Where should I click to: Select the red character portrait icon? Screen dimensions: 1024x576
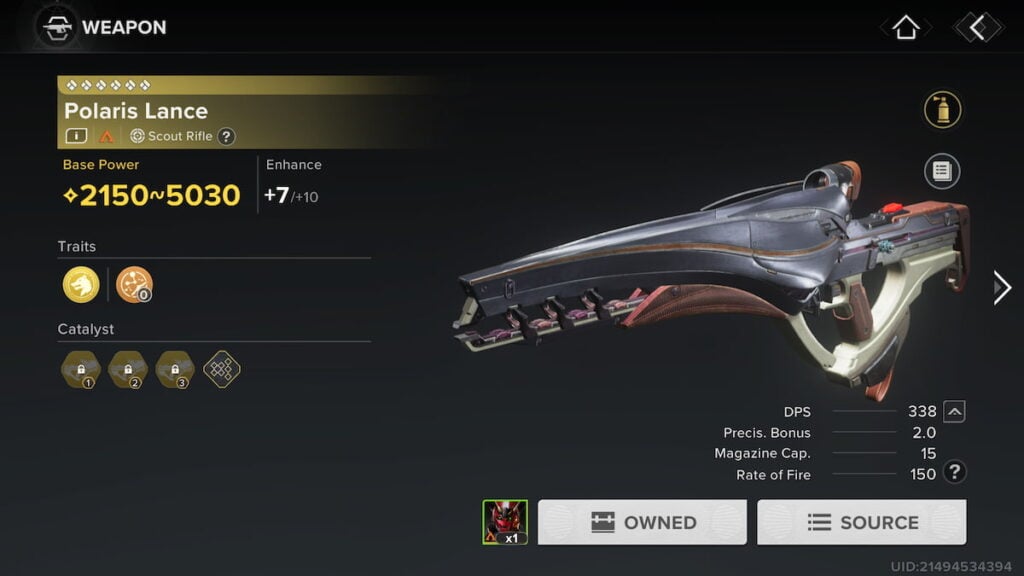click(x=505, y=521)
